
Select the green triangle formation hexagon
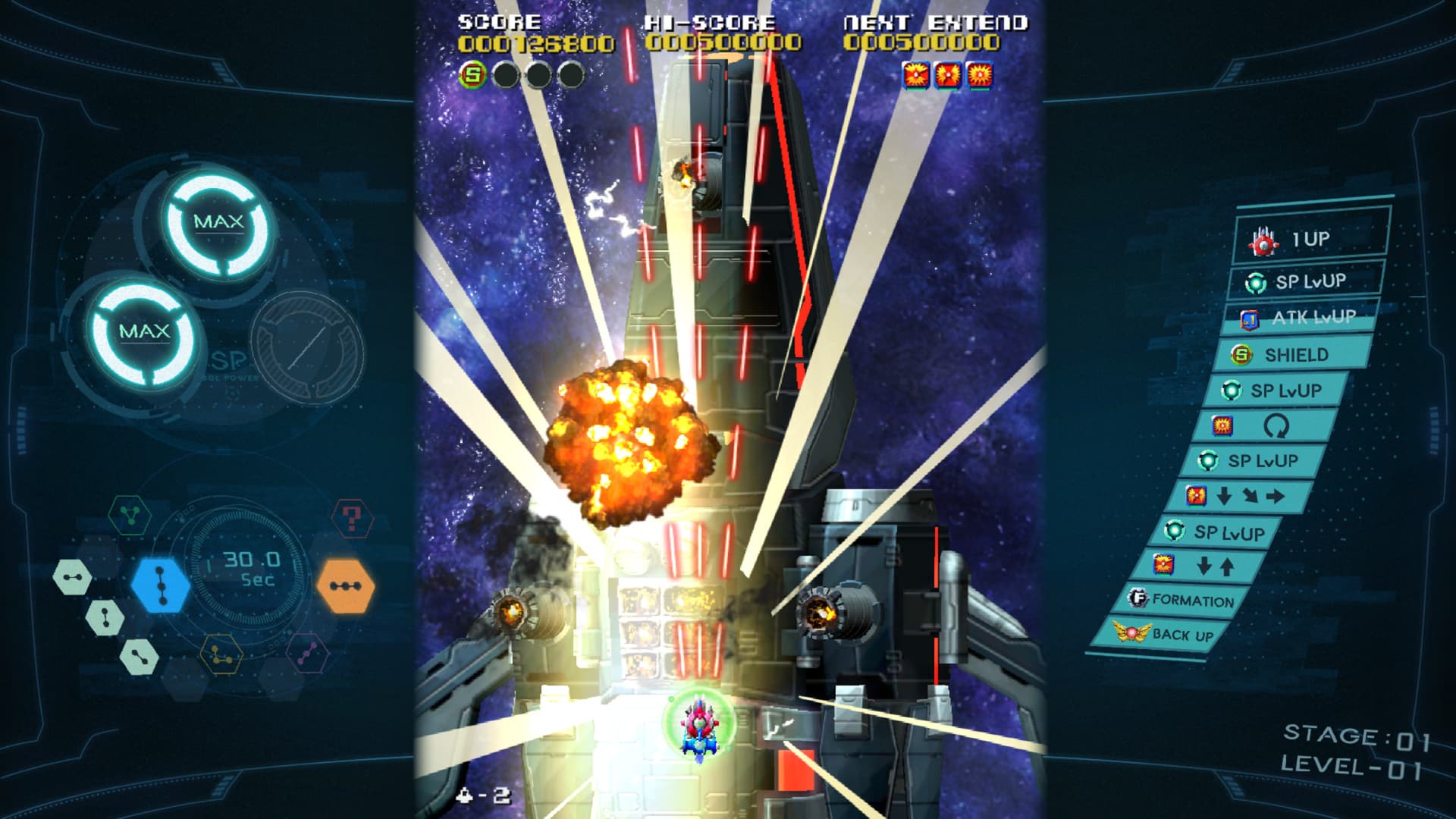tap(130, 516)
